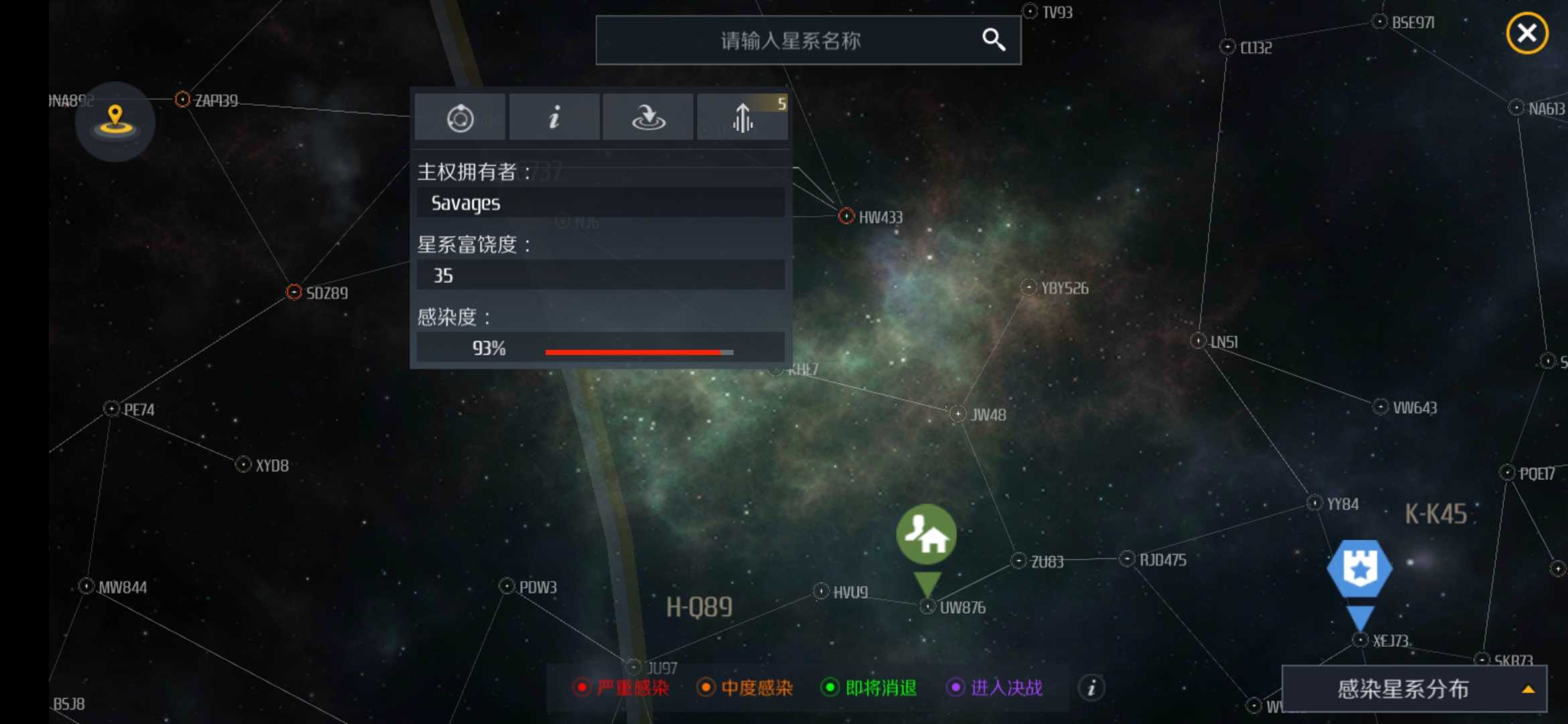This screenshot has height=724, width=1568.
Task: Open the star system orbit view icon
Action: [460, 117]
